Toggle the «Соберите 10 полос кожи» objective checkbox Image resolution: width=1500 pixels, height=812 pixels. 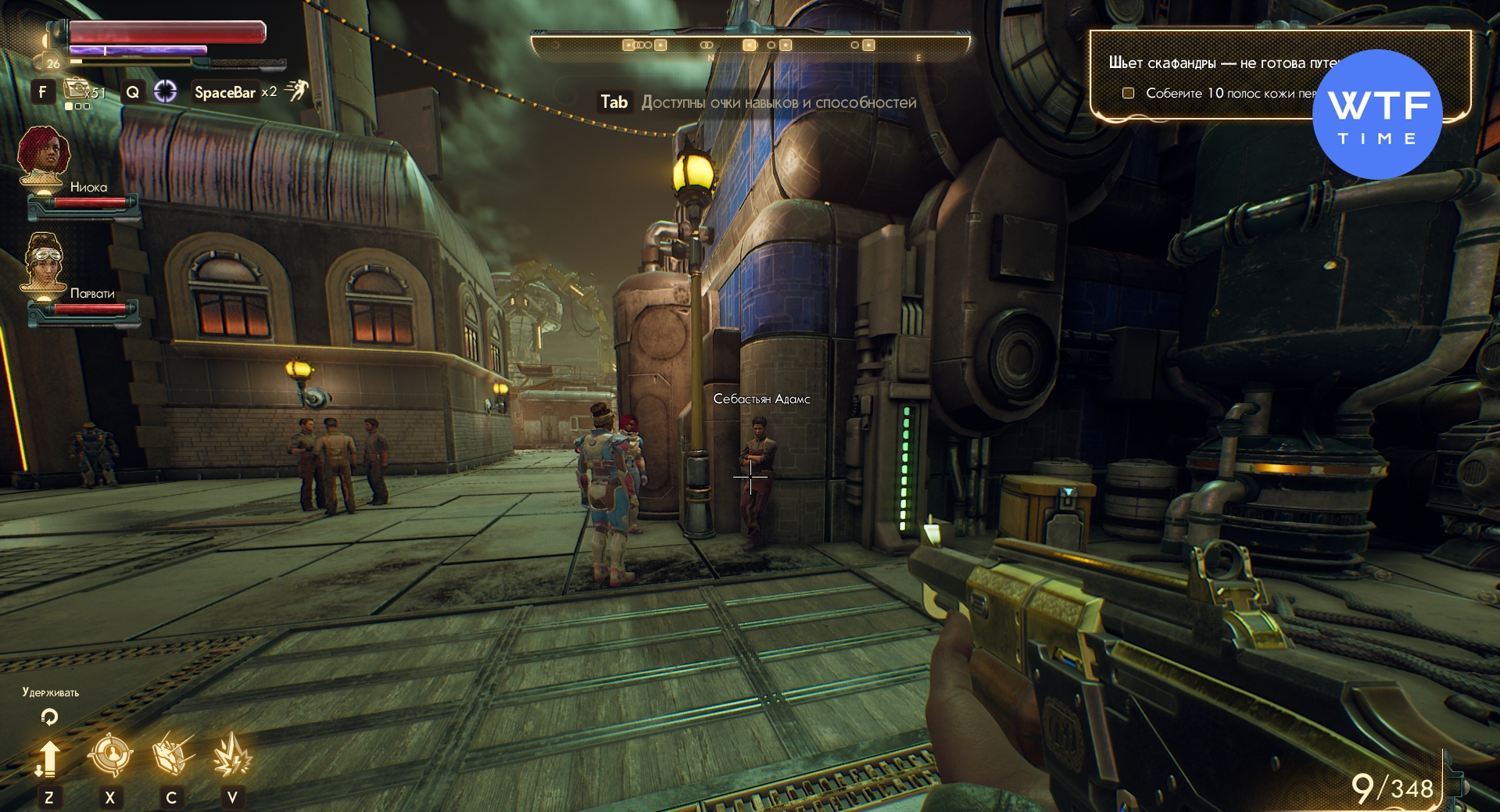pos(1128,93)
